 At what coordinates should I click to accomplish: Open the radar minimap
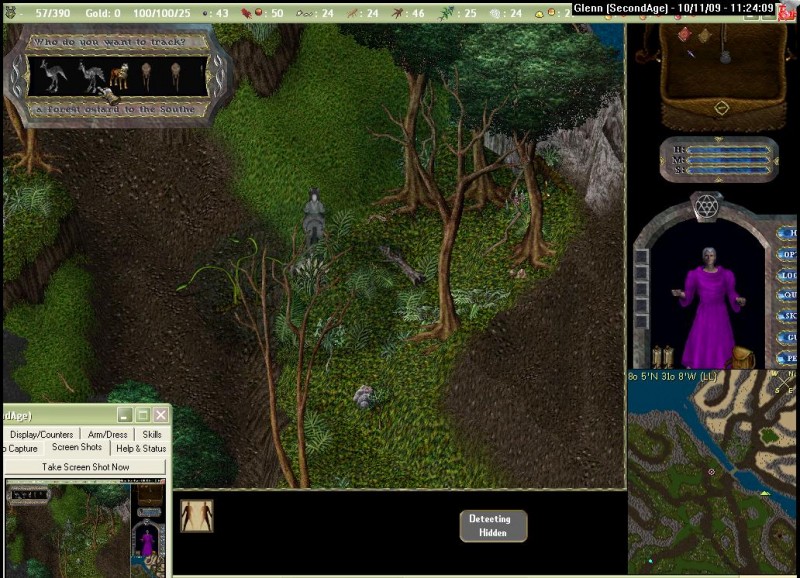[x=712, y=476]
